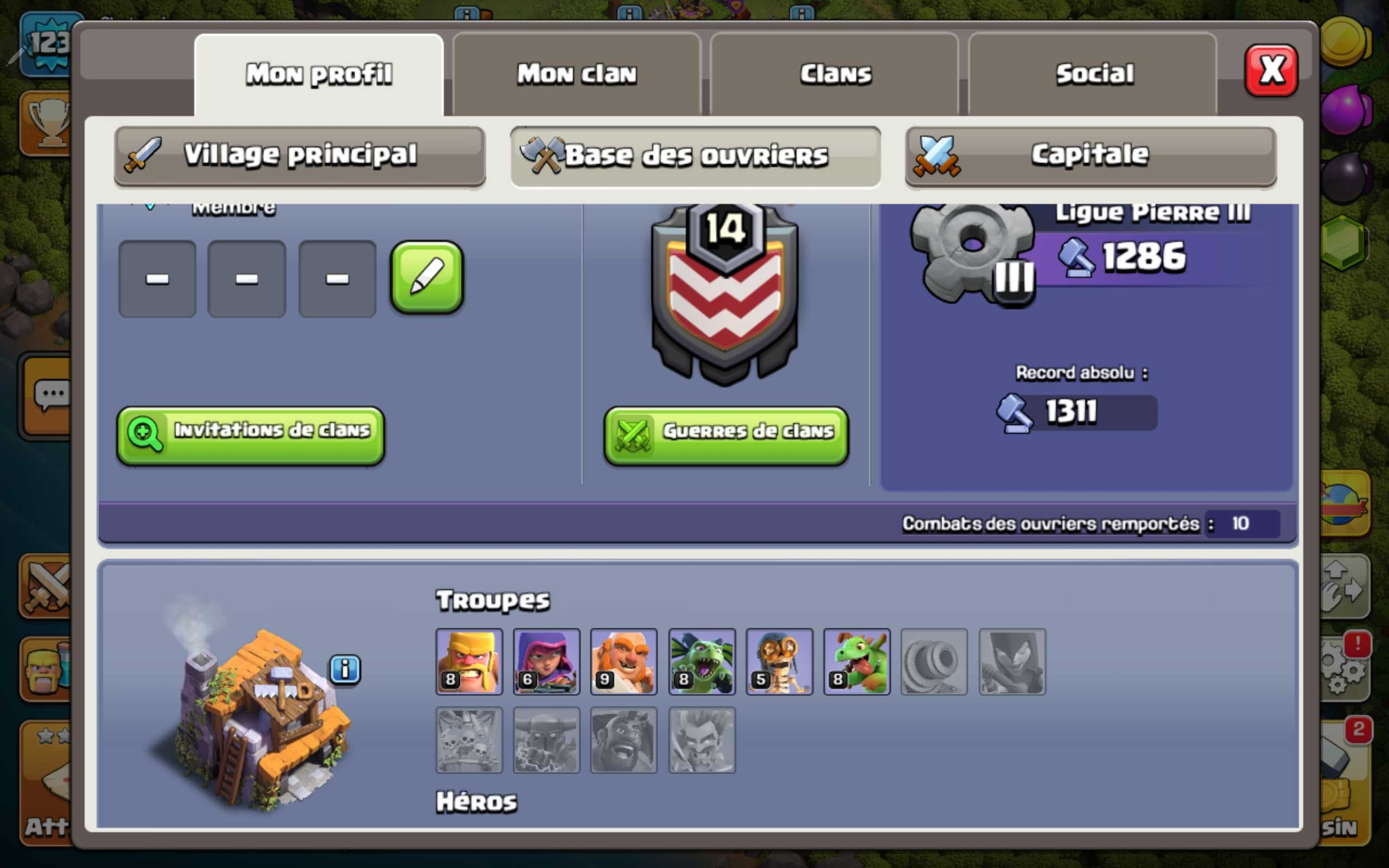Close the profile window
1389x868 pixels.
1270,71
